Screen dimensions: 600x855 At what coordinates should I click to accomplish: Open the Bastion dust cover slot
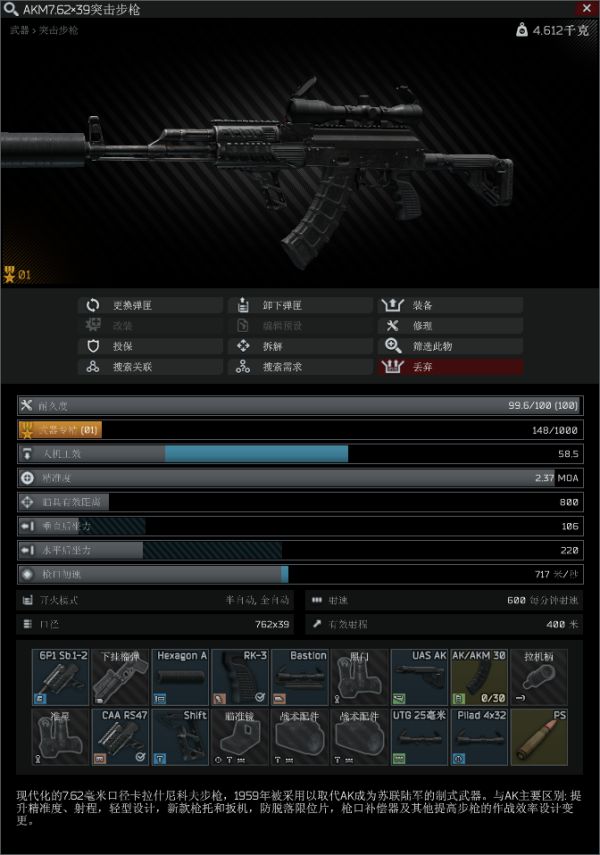click(x=300, y=678)
